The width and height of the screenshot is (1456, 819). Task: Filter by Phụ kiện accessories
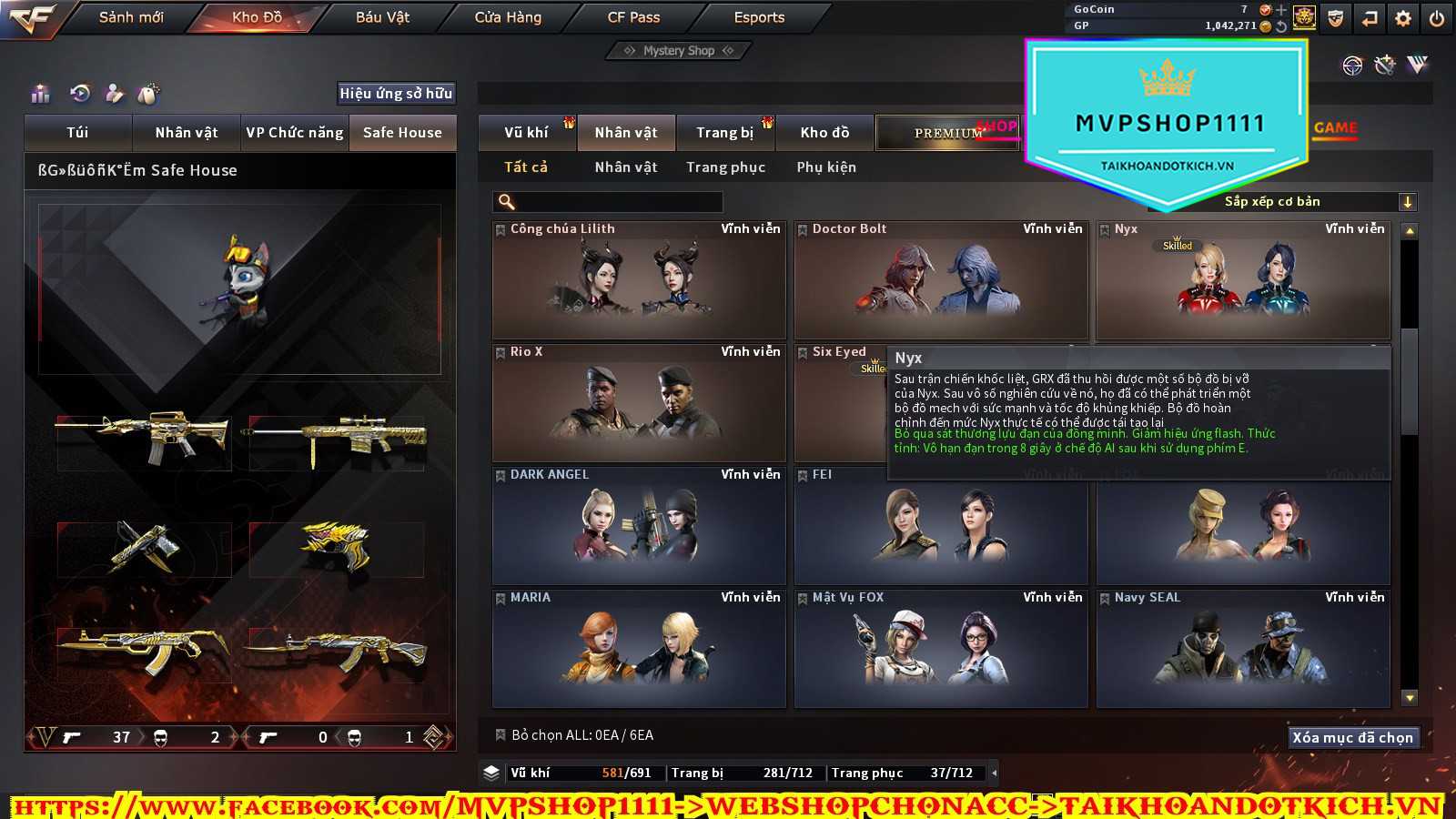coord(826,167)
